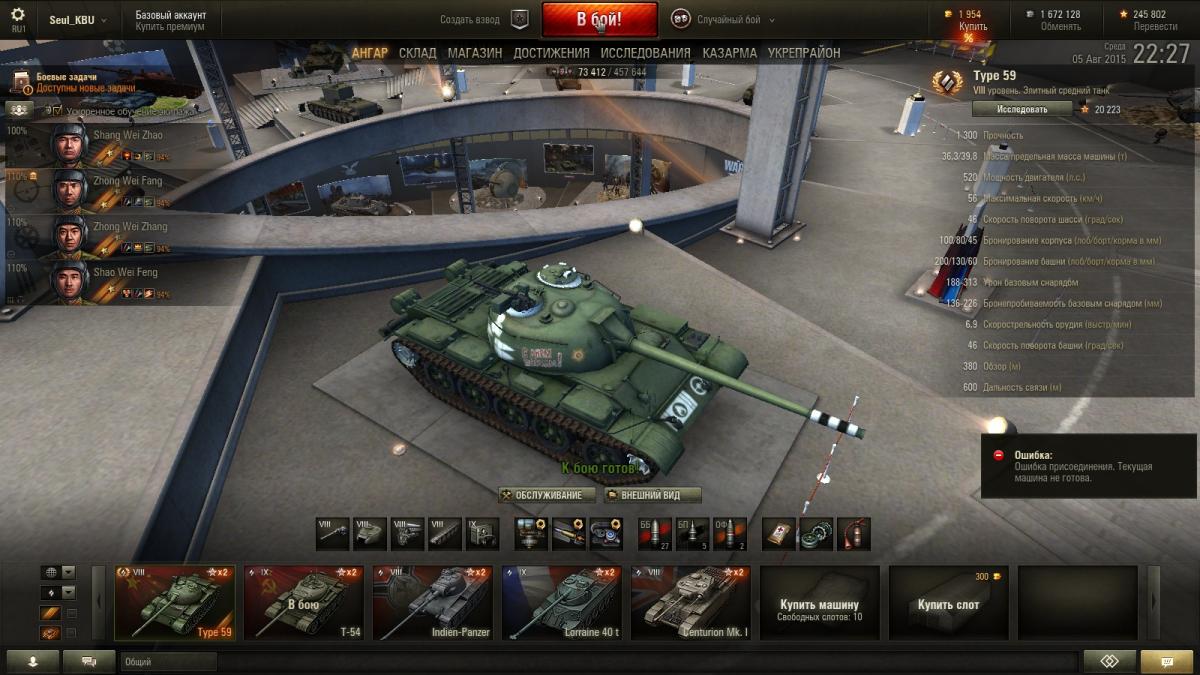The height and width of the screenshot is (675, 1200).
Task: Switch to the МАГАЗИН store tab
Action: [x=474, y=53]
